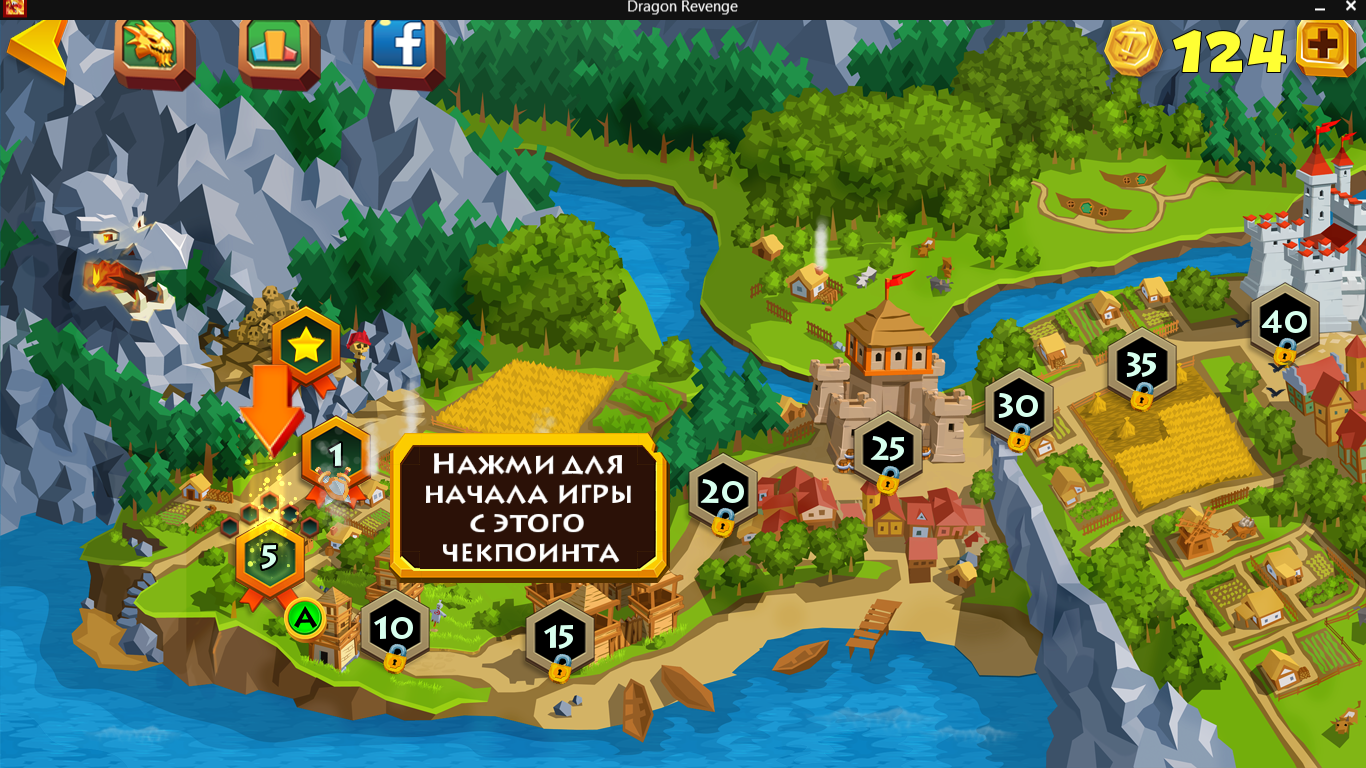Viewport: 1366px width, 768px height.
Task: Select locked checkpoint 20
Action: coord(723,492)
